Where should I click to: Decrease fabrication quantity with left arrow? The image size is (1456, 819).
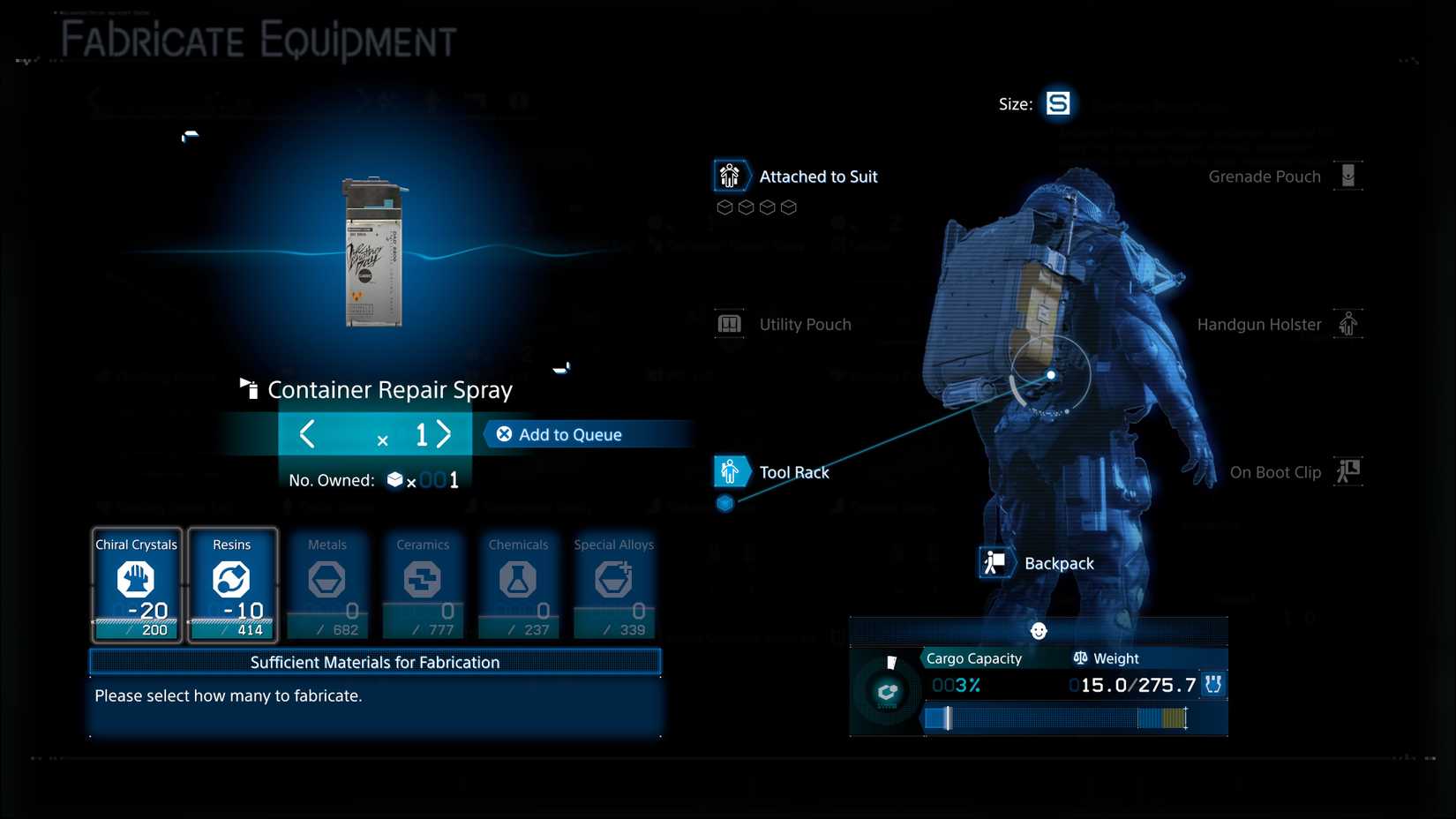[307, 434]
